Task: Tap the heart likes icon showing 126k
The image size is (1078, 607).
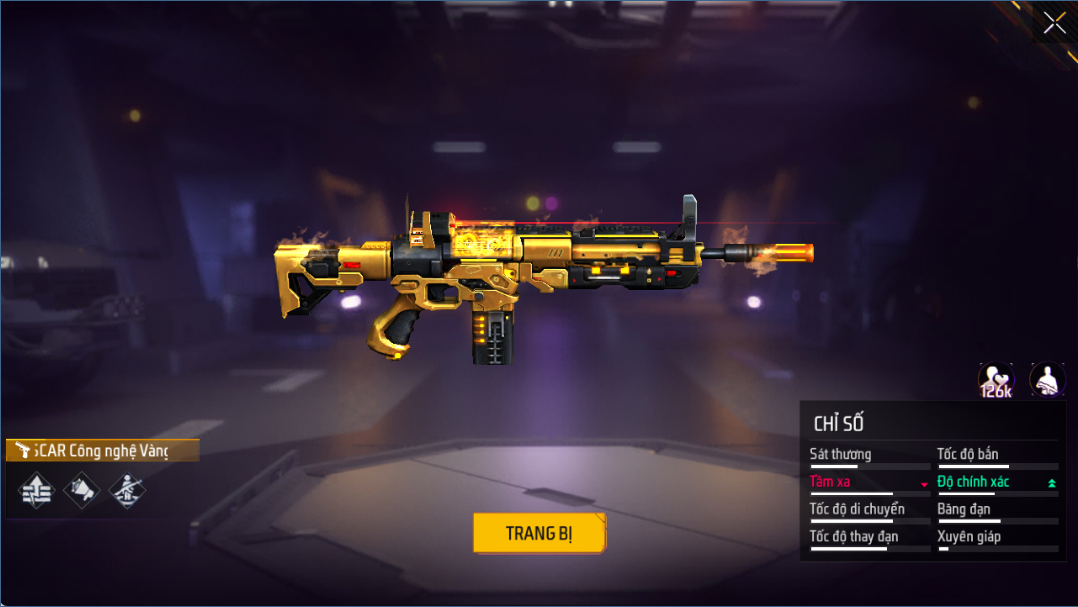Action: 995,380
